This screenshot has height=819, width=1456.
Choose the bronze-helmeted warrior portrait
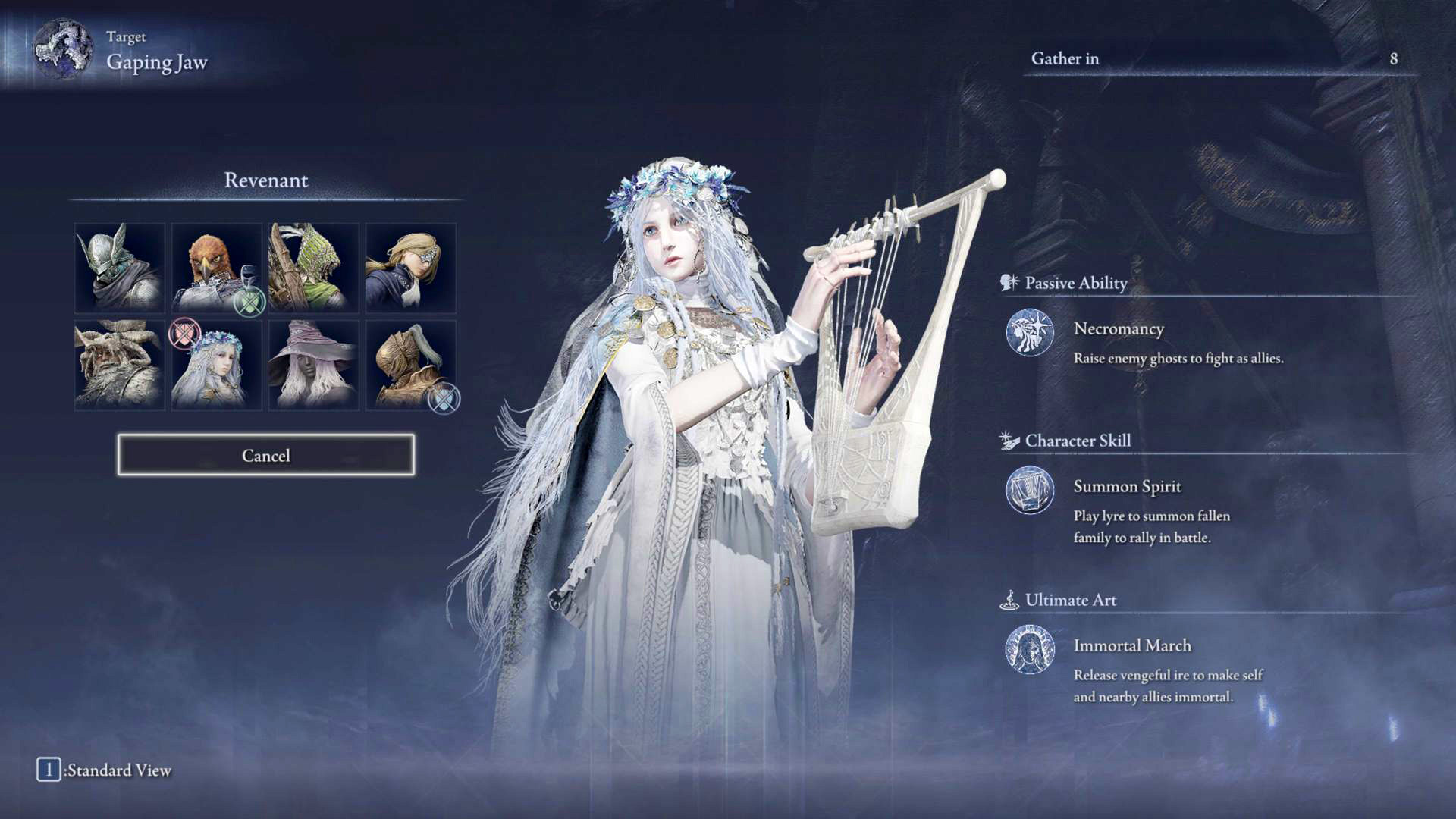pos(410,365)
